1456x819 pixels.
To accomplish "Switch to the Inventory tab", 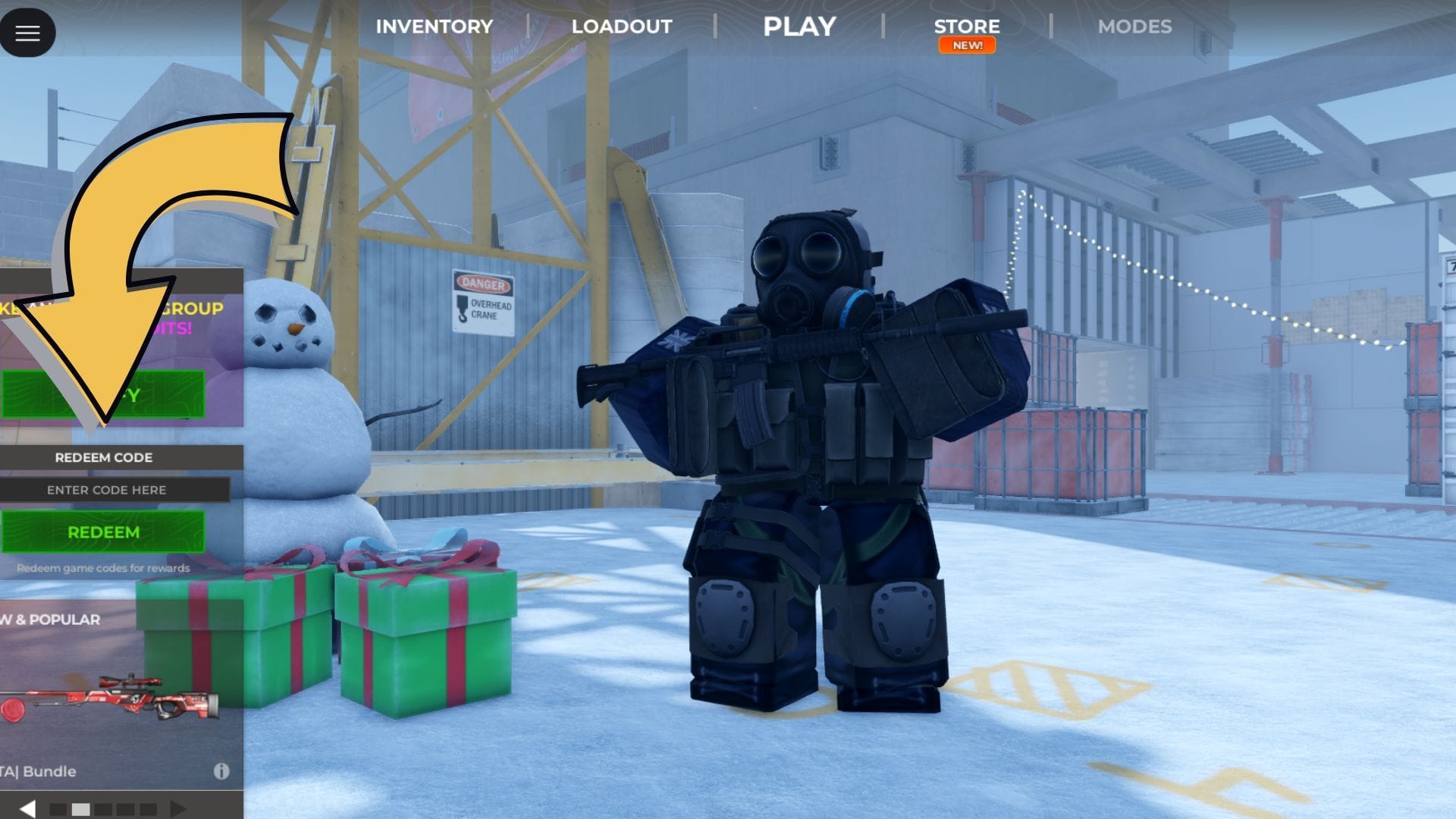I will (x=434, y=26).
